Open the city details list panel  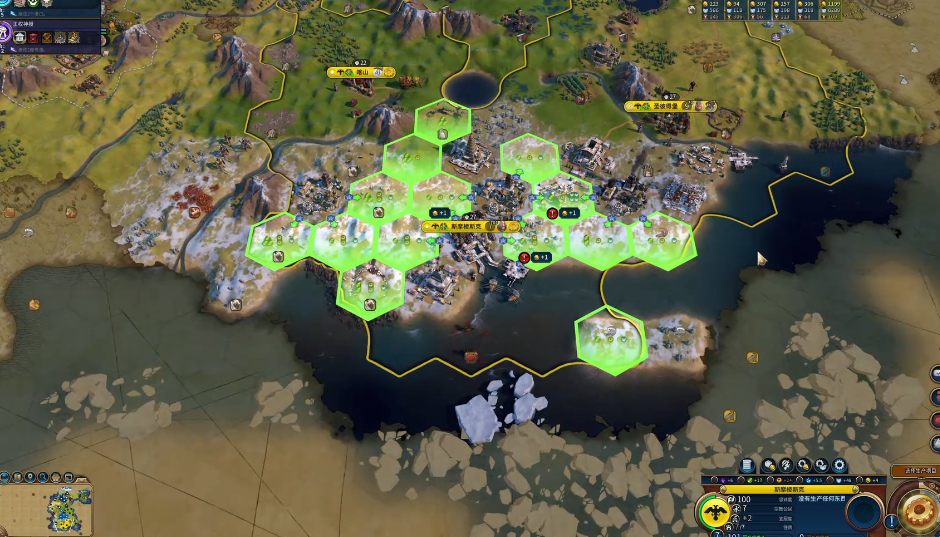[x=747, y=465]
